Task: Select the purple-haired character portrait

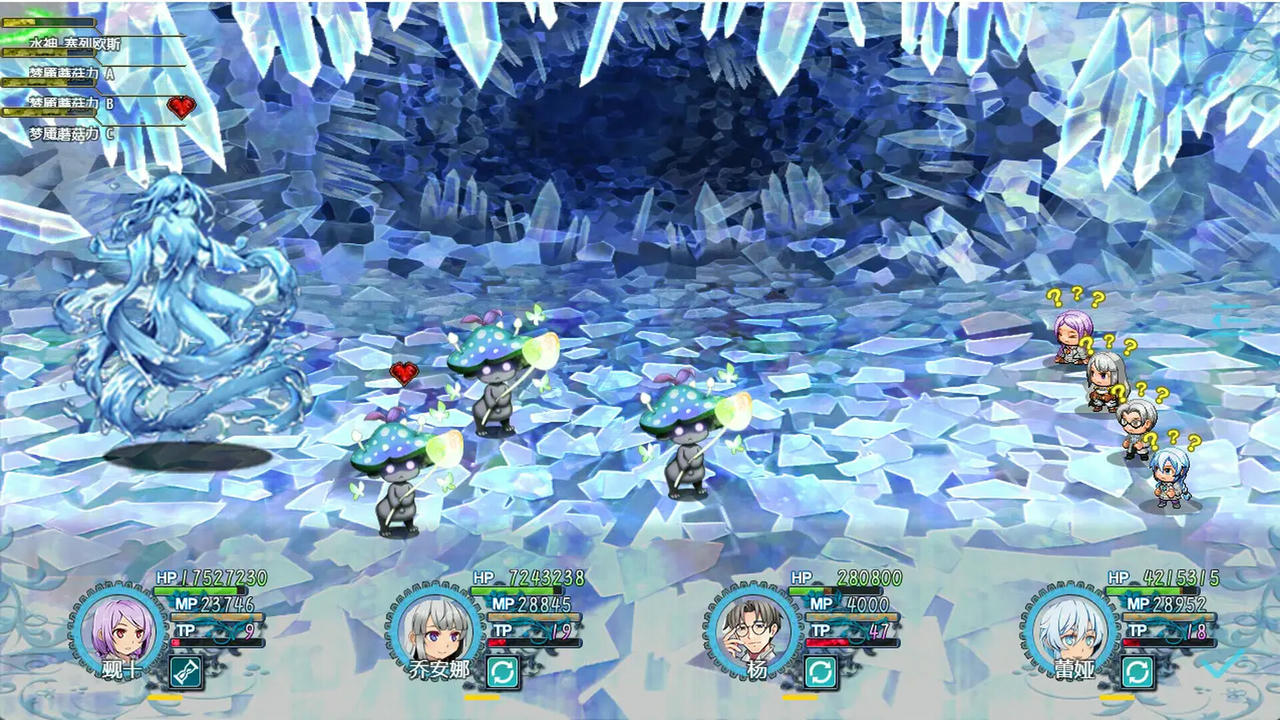Action: pyautogui.click(x=115, y=627)
